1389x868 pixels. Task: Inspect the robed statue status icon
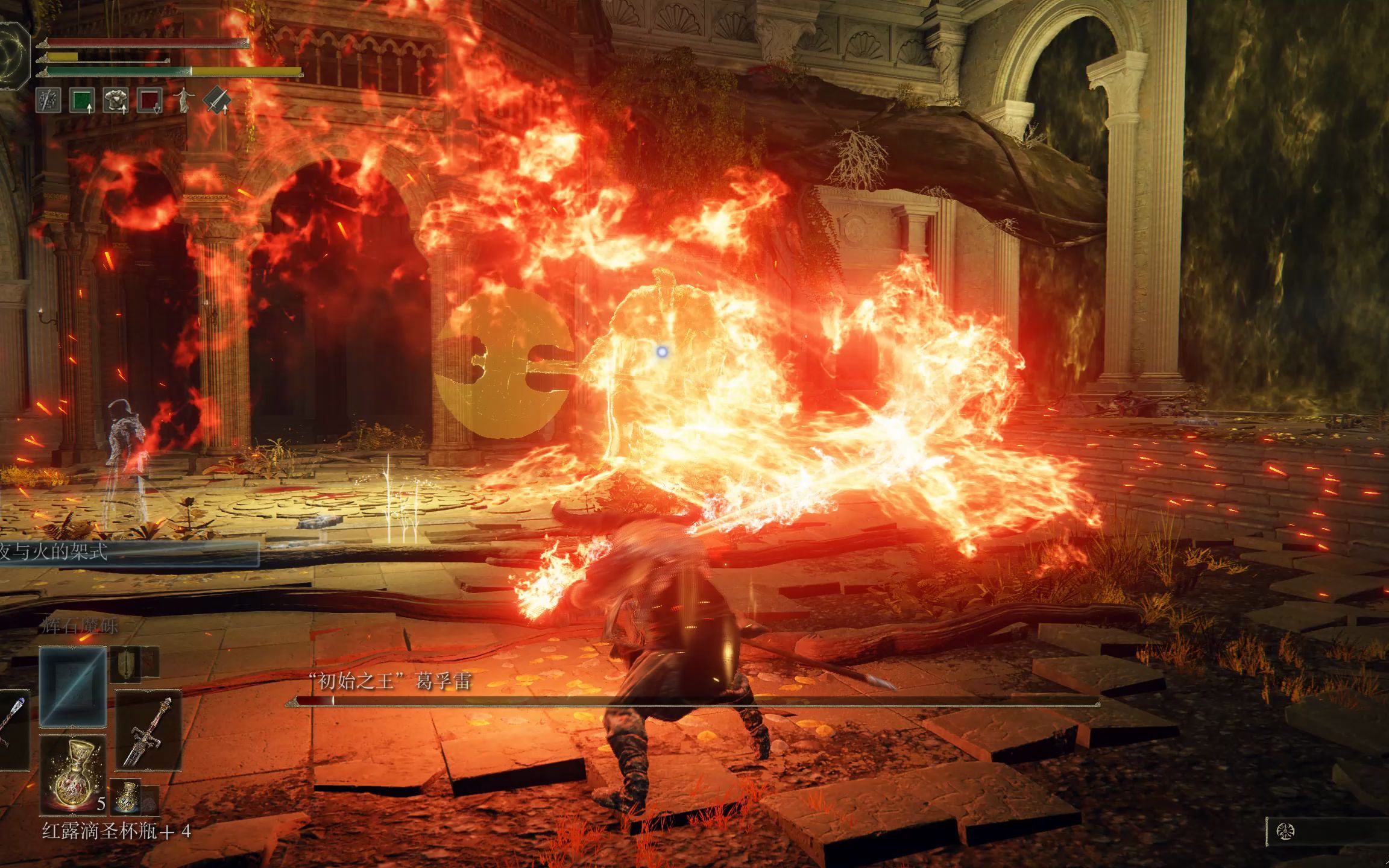pos(183,100)
